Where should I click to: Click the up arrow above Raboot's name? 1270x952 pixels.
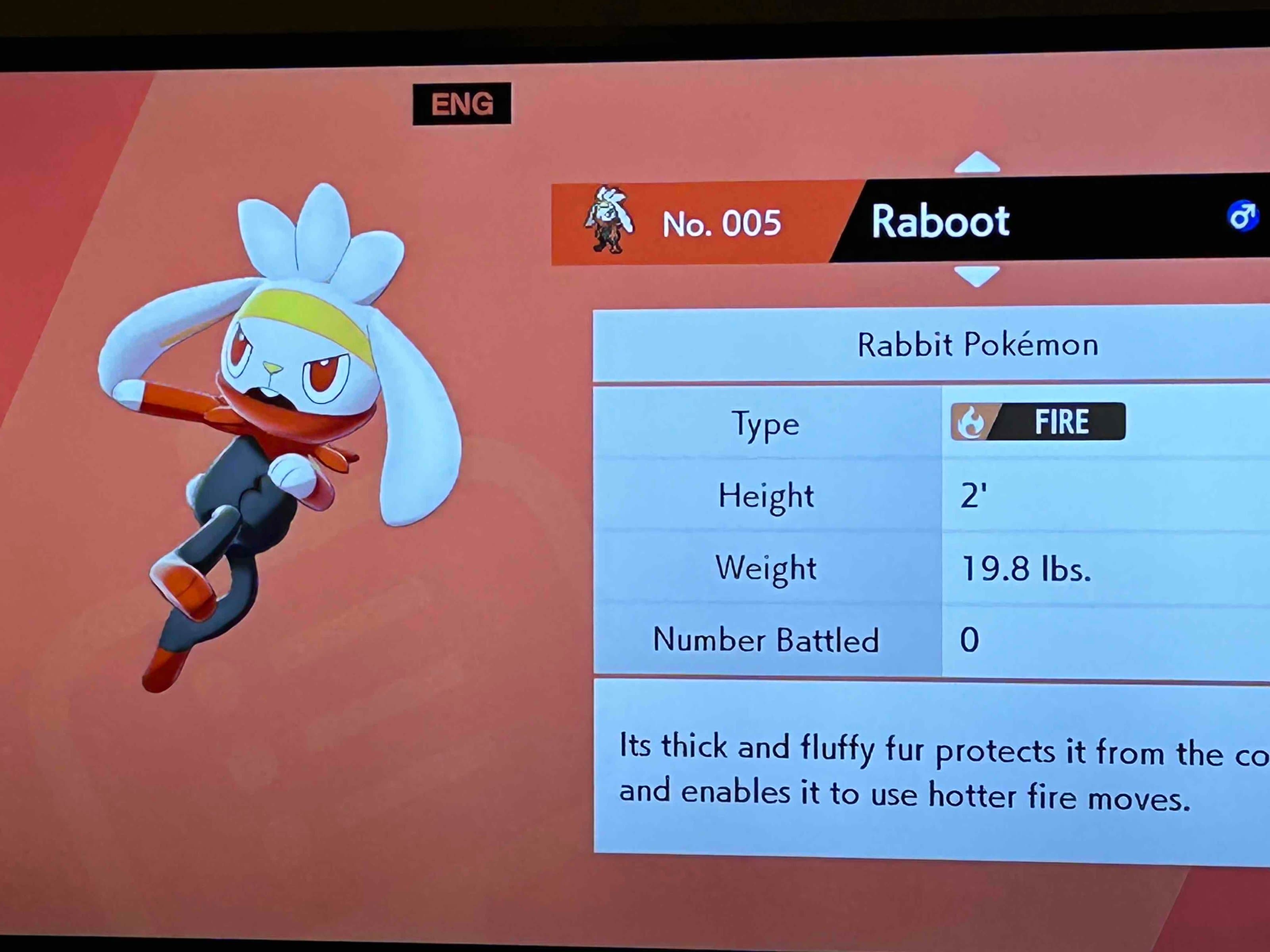point(977,162)
